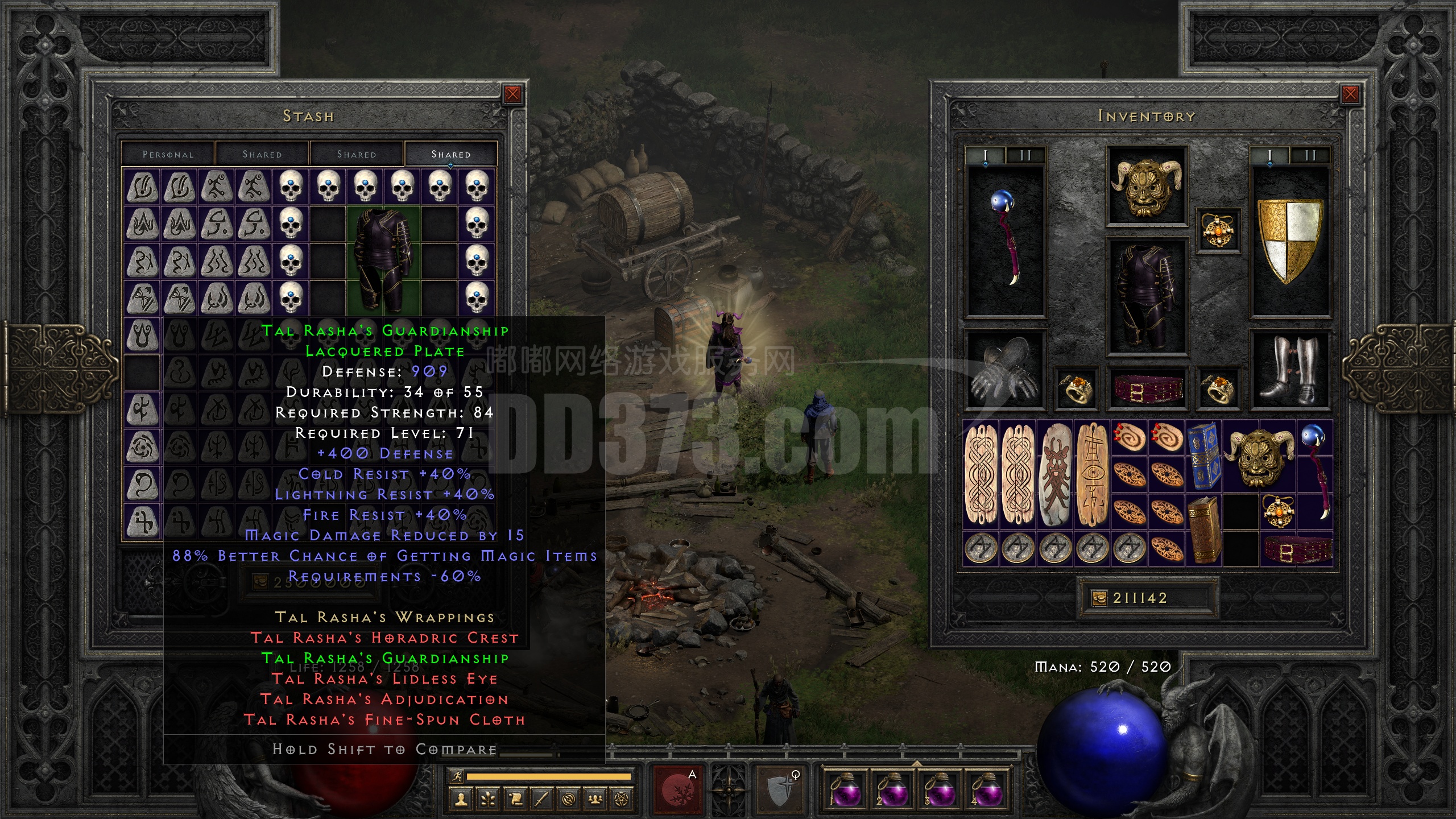The width and height of the screenshot is (1456, 819).
Task: Pick up the brown tome in the inventory
Action: tap(1203, 529)
